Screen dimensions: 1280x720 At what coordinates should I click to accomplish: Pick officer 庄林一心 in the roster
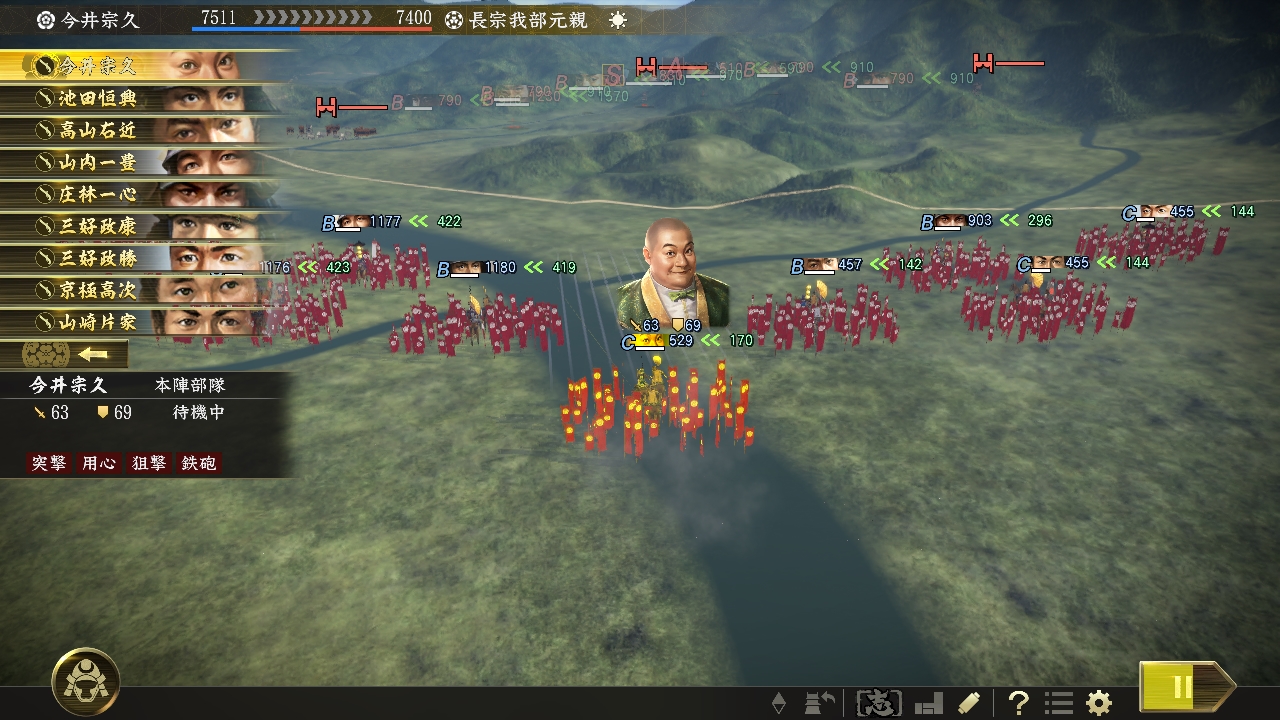coord(140,194)
